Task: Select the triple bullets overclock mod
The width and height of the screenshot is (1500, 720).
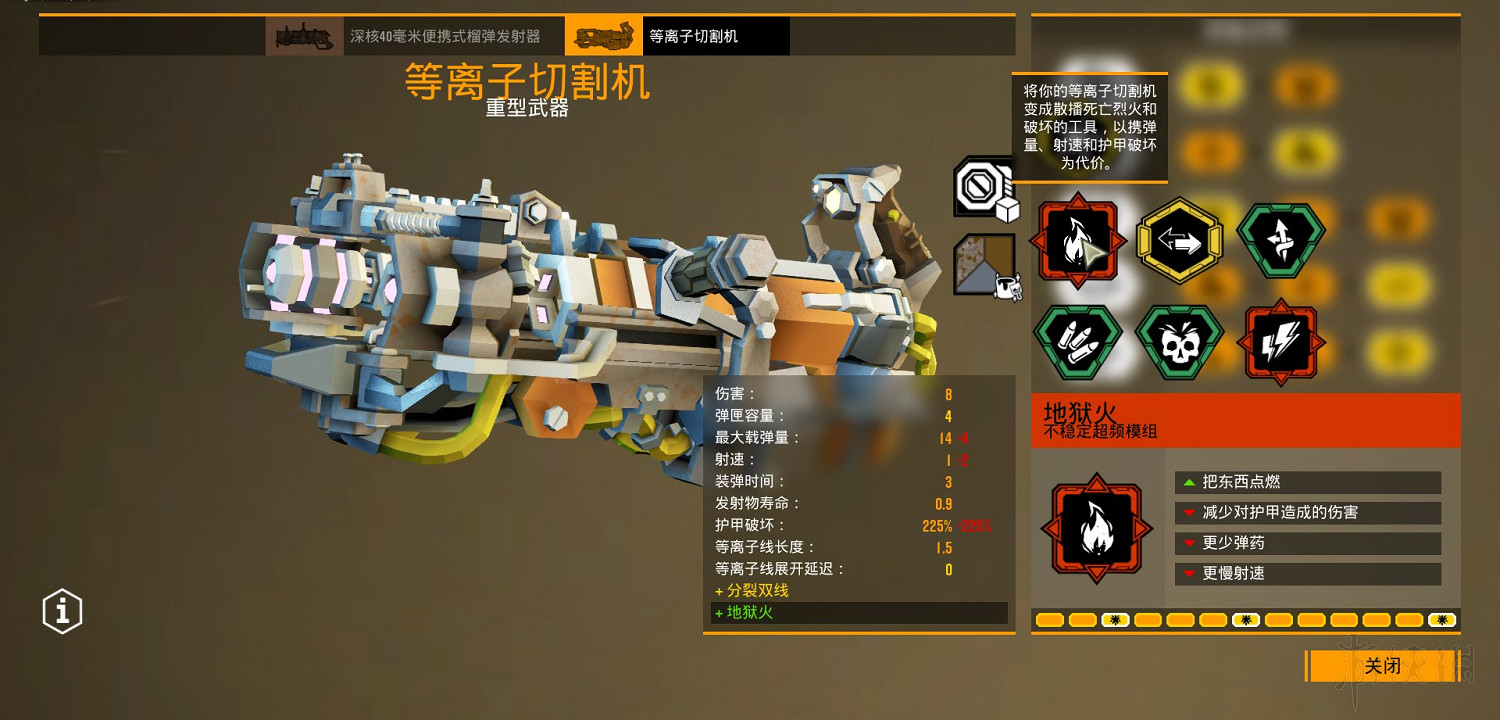Action: pos(1080,341)
